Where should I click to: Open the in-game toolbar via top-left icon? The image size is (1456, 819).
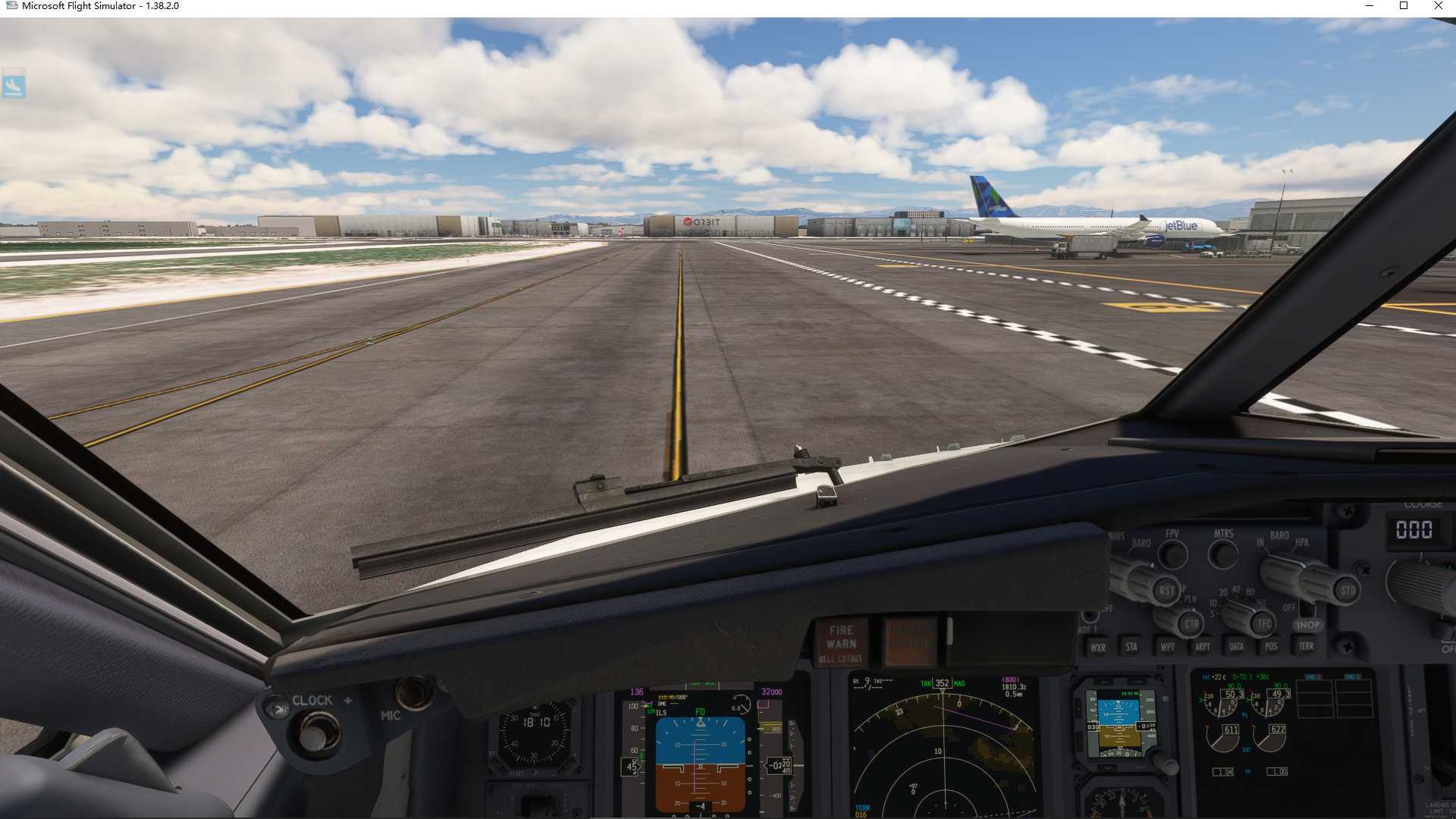15,86
